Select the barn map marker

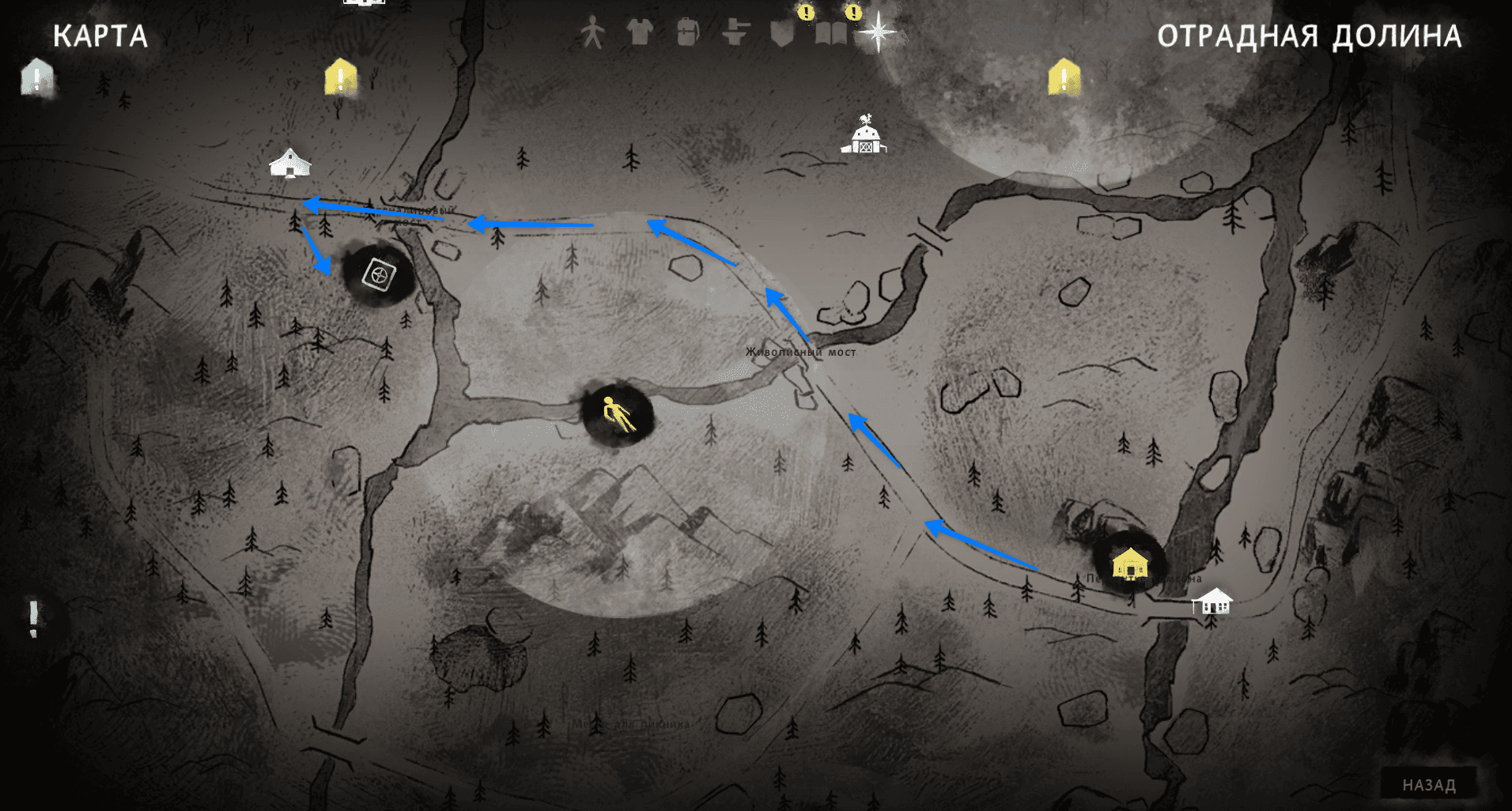(x=864, y=136)
